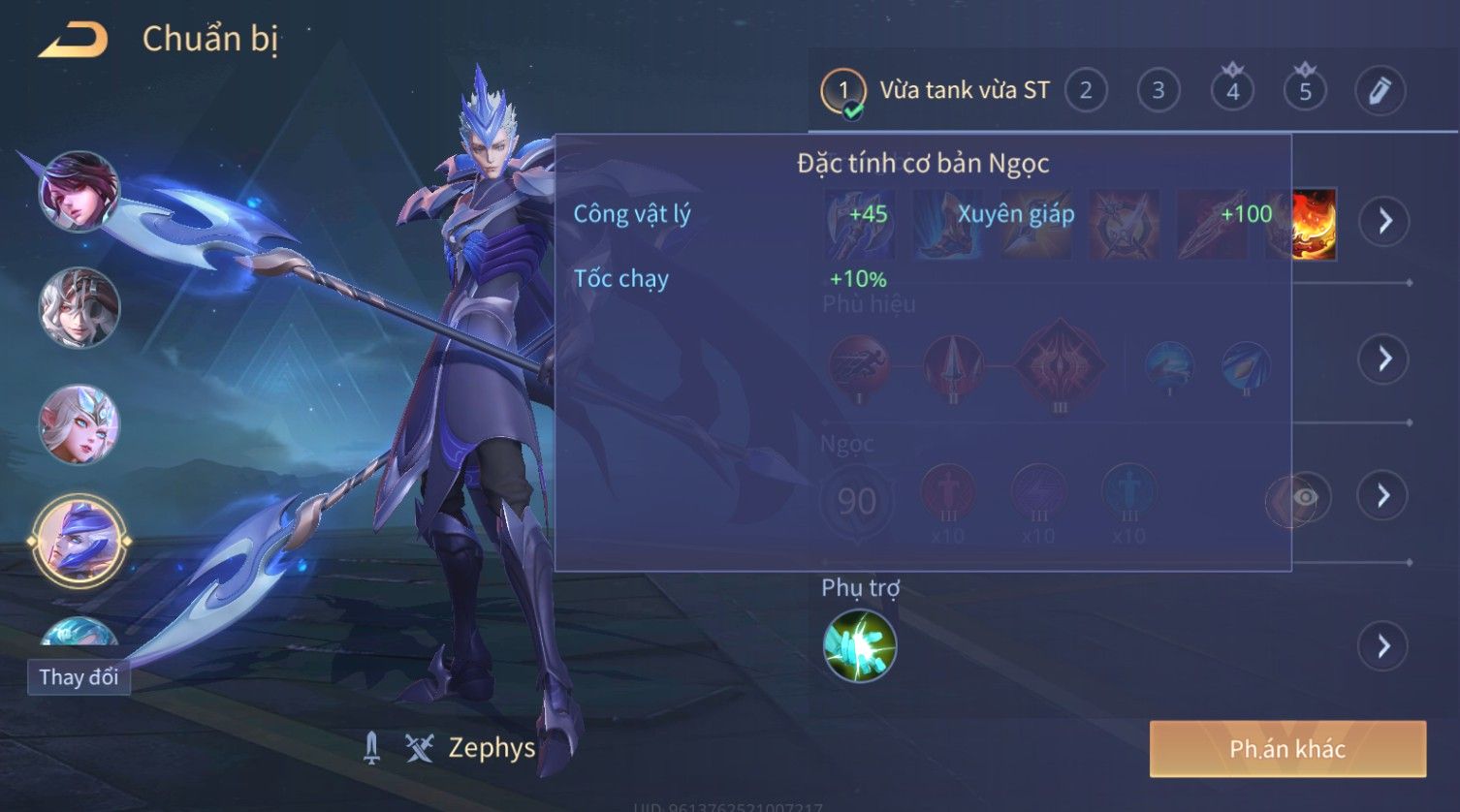Toggle the Ngọc eye preview icon
1460x812 pixels.
click(x=1305, y=498)
